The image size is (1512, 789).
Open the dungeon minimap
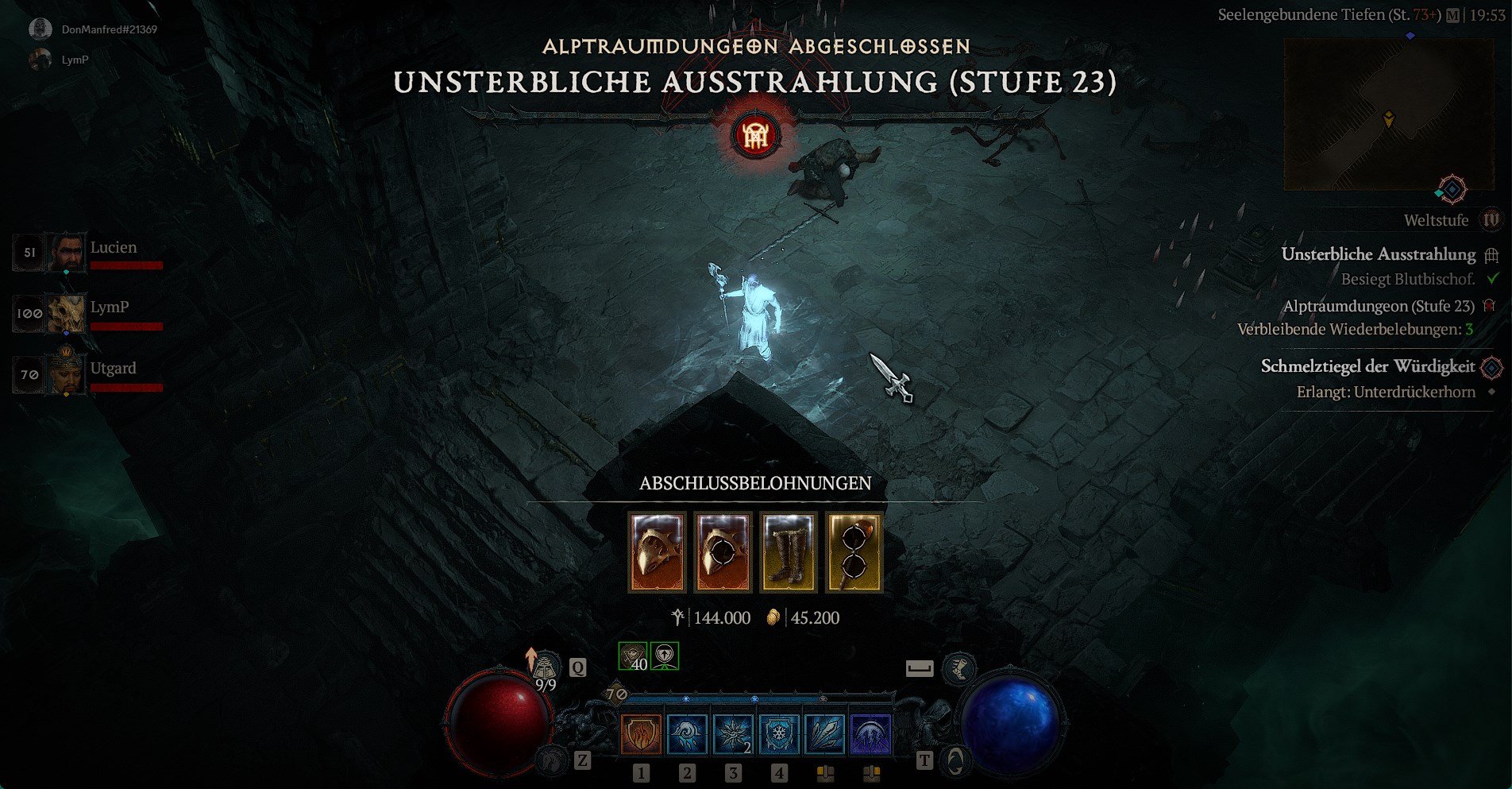point(1388,115)
